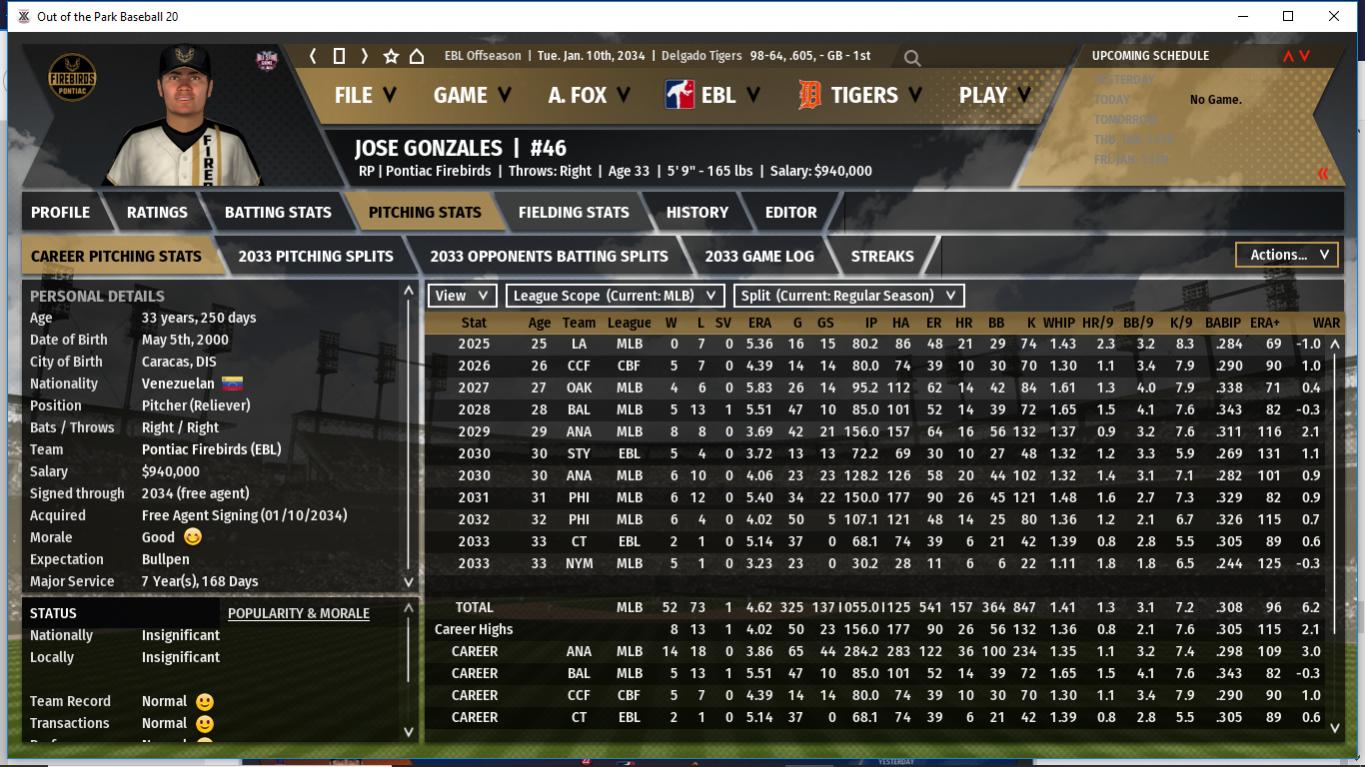Open the PLAY menu

point(994,95)
